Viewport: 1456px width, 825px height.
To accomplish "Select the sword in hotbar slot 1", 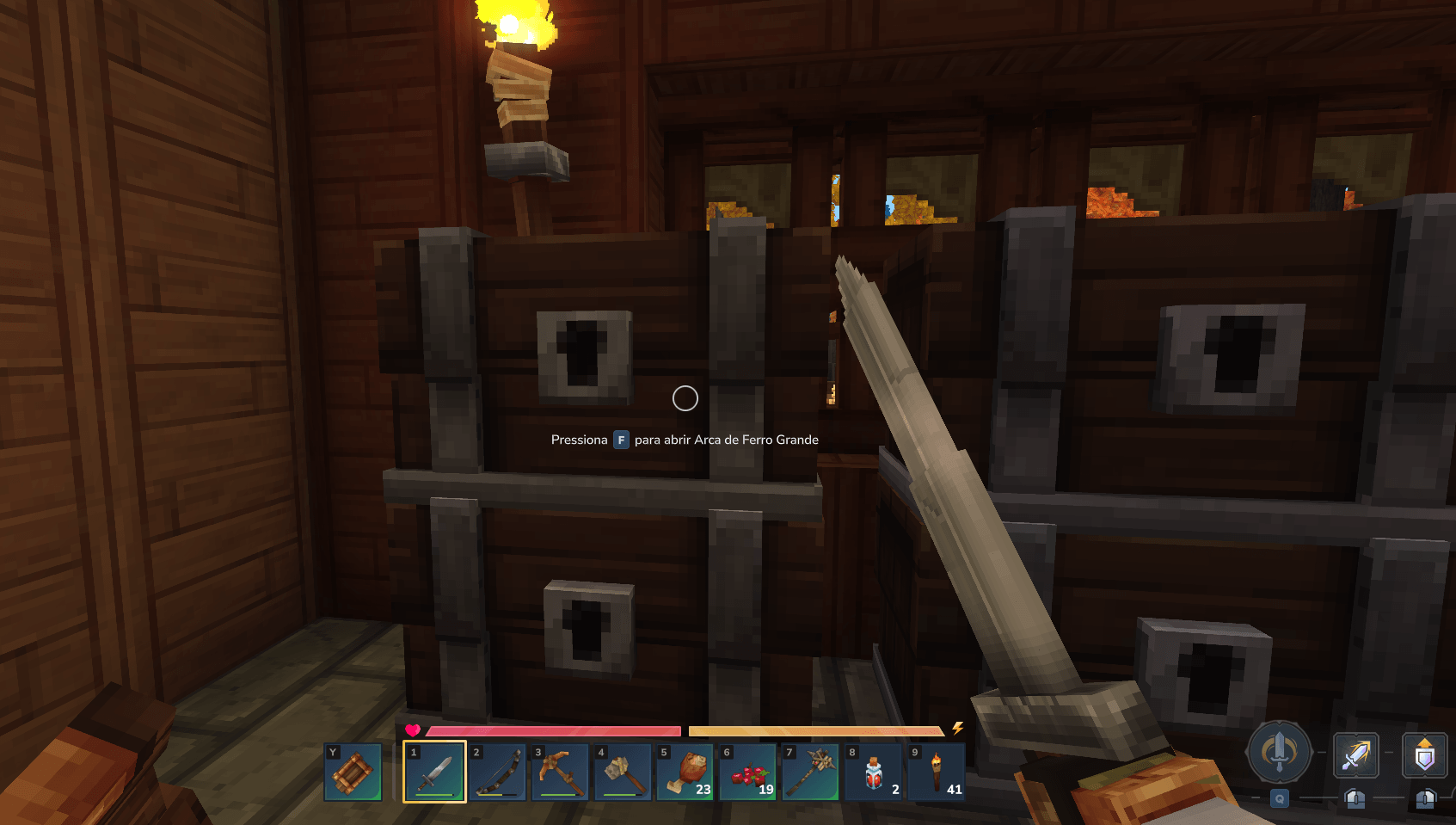I will [434, 772].
